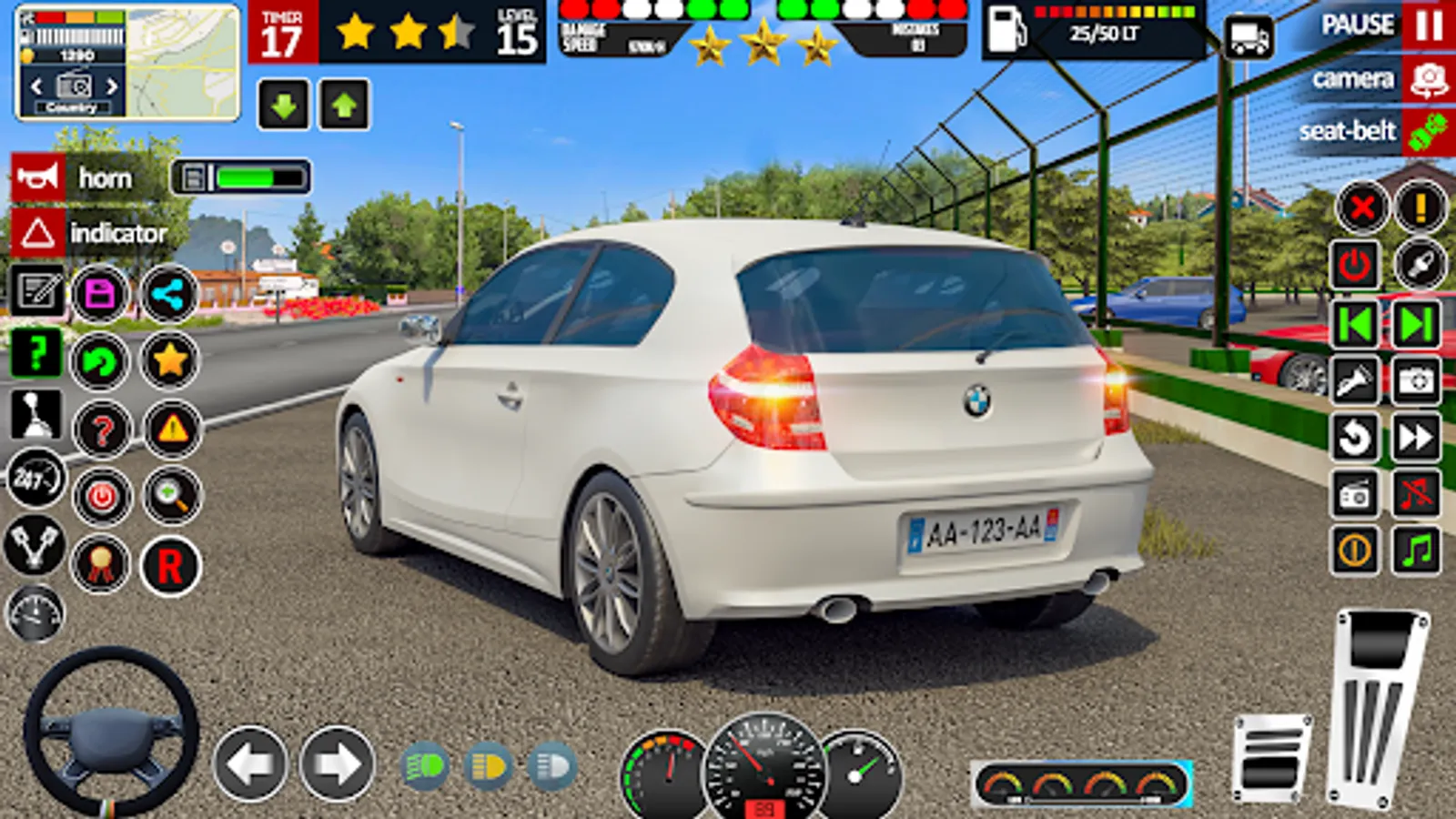Click the red R button

(170, 566)
